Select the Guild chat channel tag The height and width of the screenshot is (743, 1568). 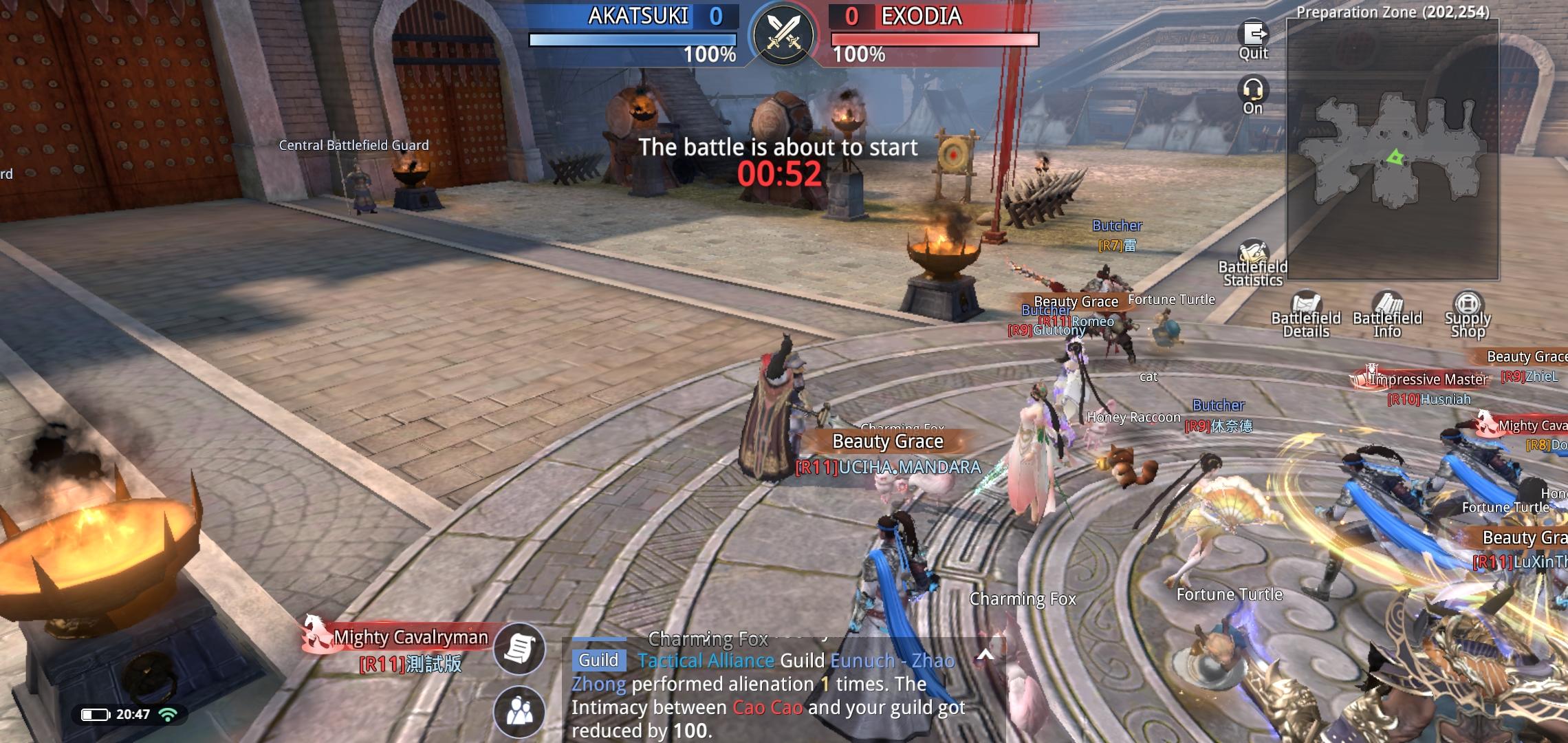598,660
